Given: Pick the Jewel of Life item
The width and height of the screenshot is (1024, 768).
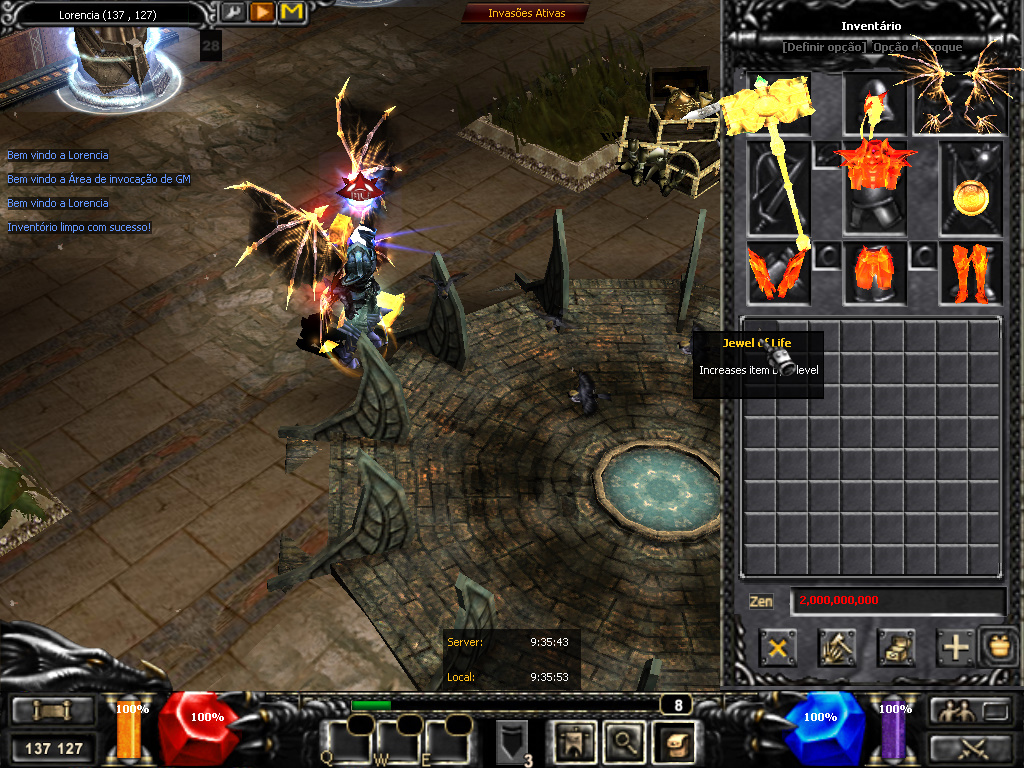Looking at the screenshot, I should tap(786, 364).
